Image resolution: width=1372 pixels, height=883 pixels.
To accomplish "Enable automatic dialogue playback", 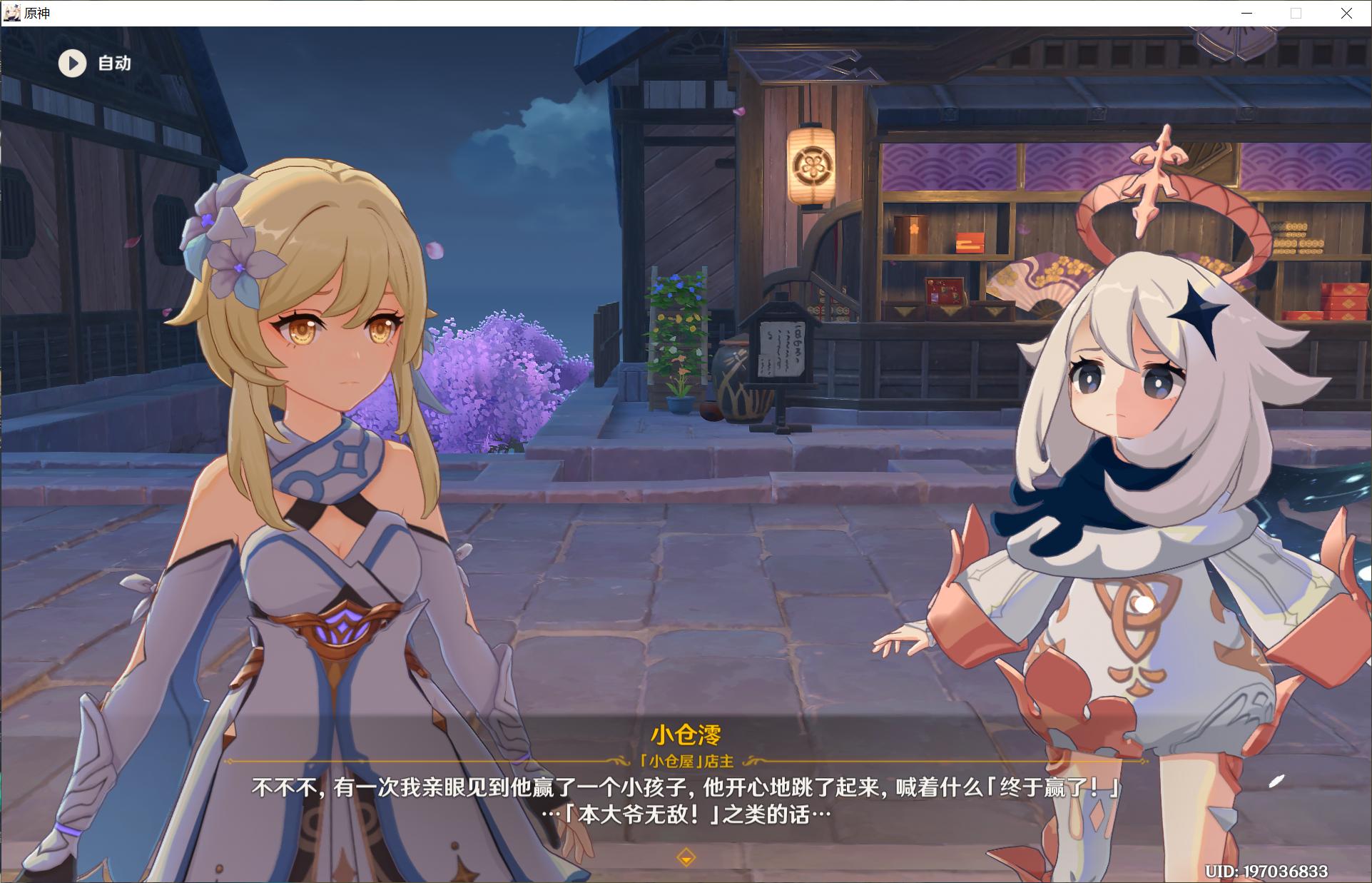I will 93,64.
